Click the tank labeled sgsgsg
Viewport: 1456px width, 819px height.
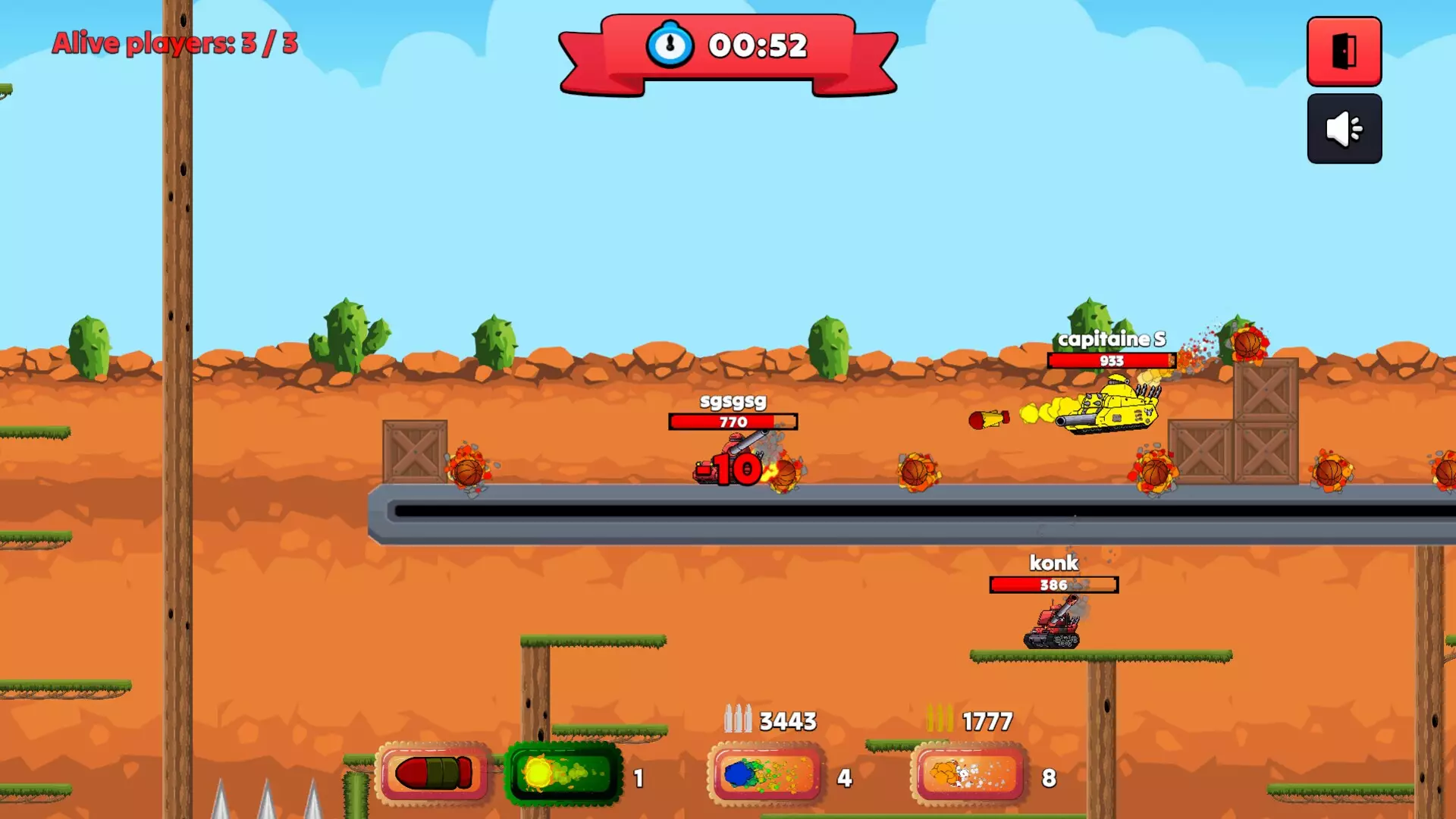click(728, 459)
